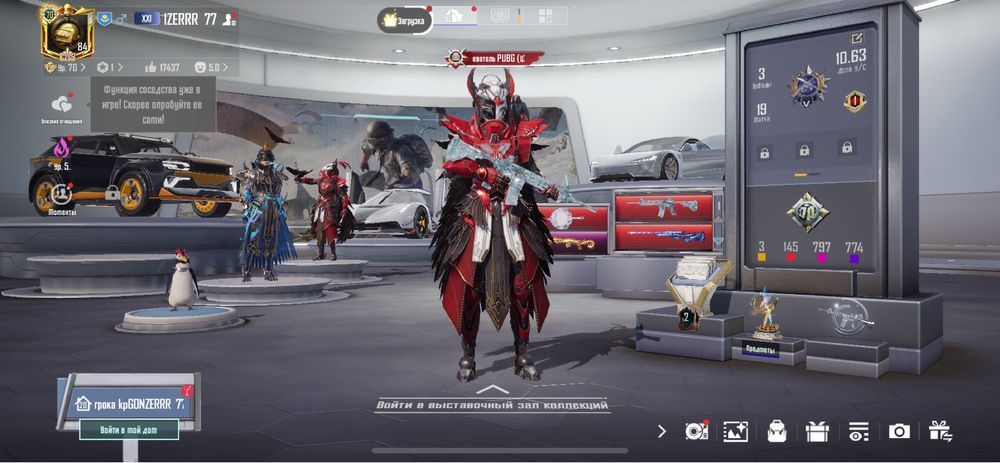1000x463 pixels.
Task: Open the four-squares grid tab
Action: point(546,17)
